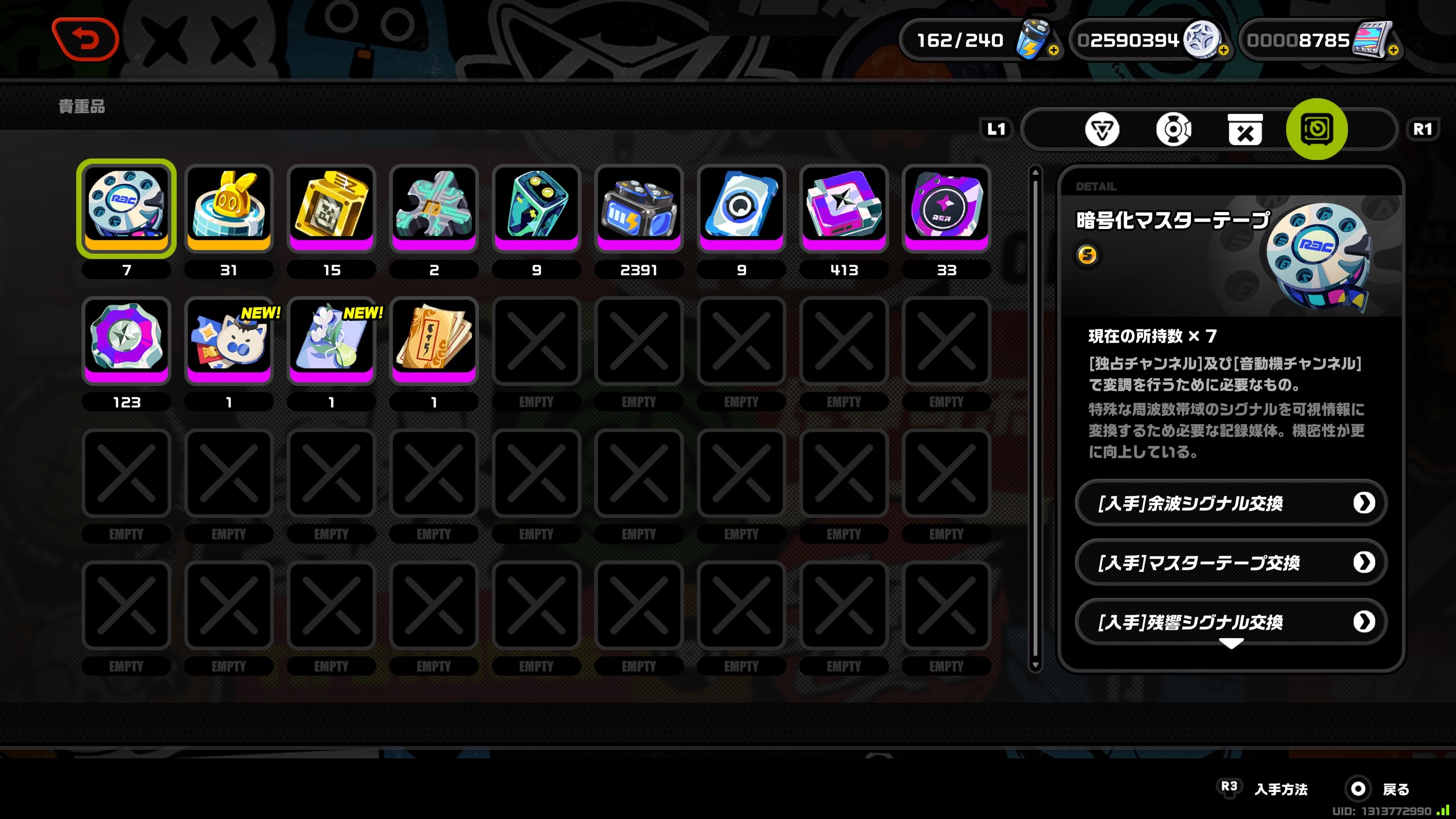Select the purple gear badge item with count 123

(127, 340)
